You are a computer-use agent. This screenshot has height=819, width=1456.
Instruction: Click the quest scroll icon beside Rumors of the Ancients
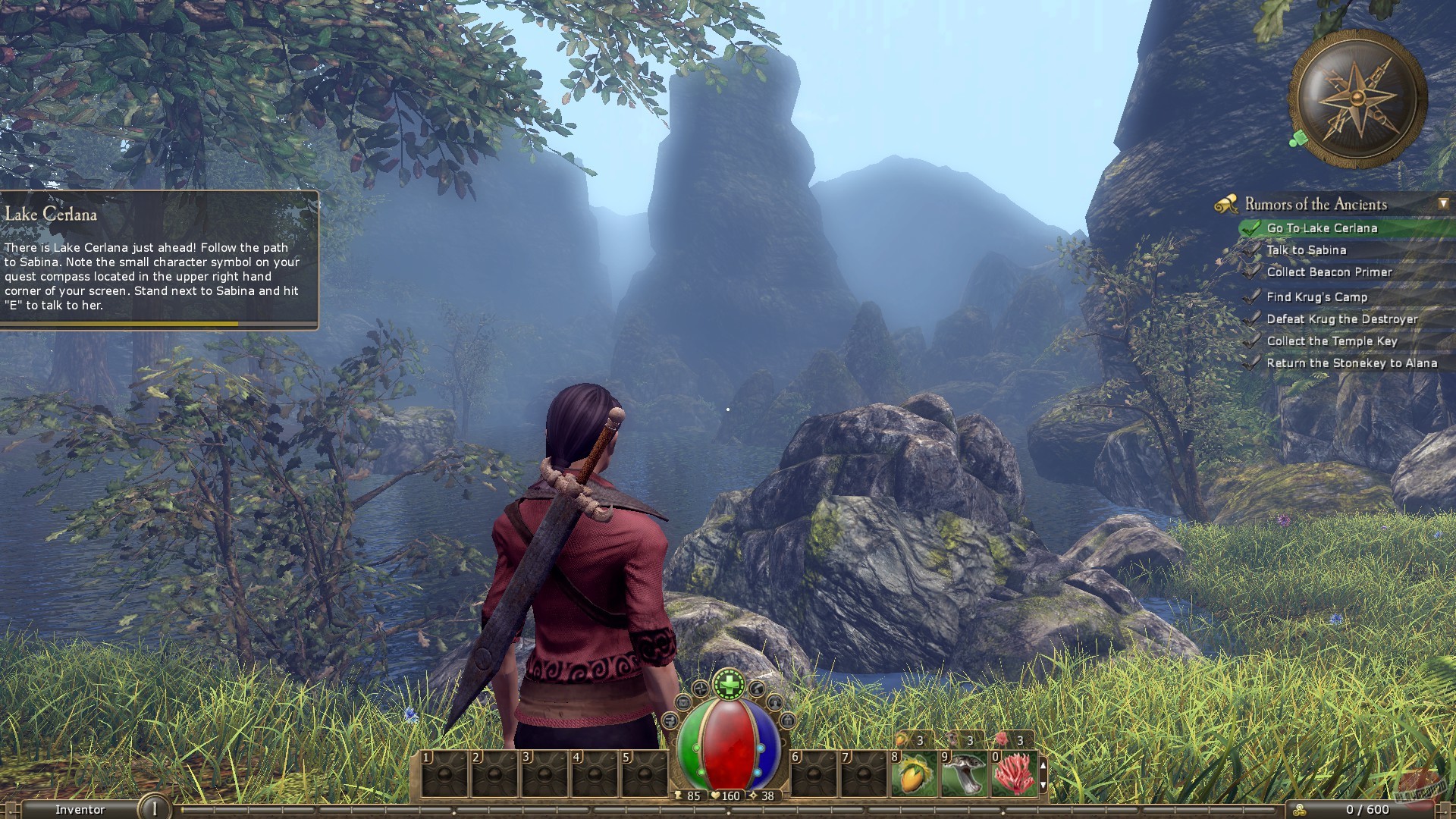[x=1226, y=203]
